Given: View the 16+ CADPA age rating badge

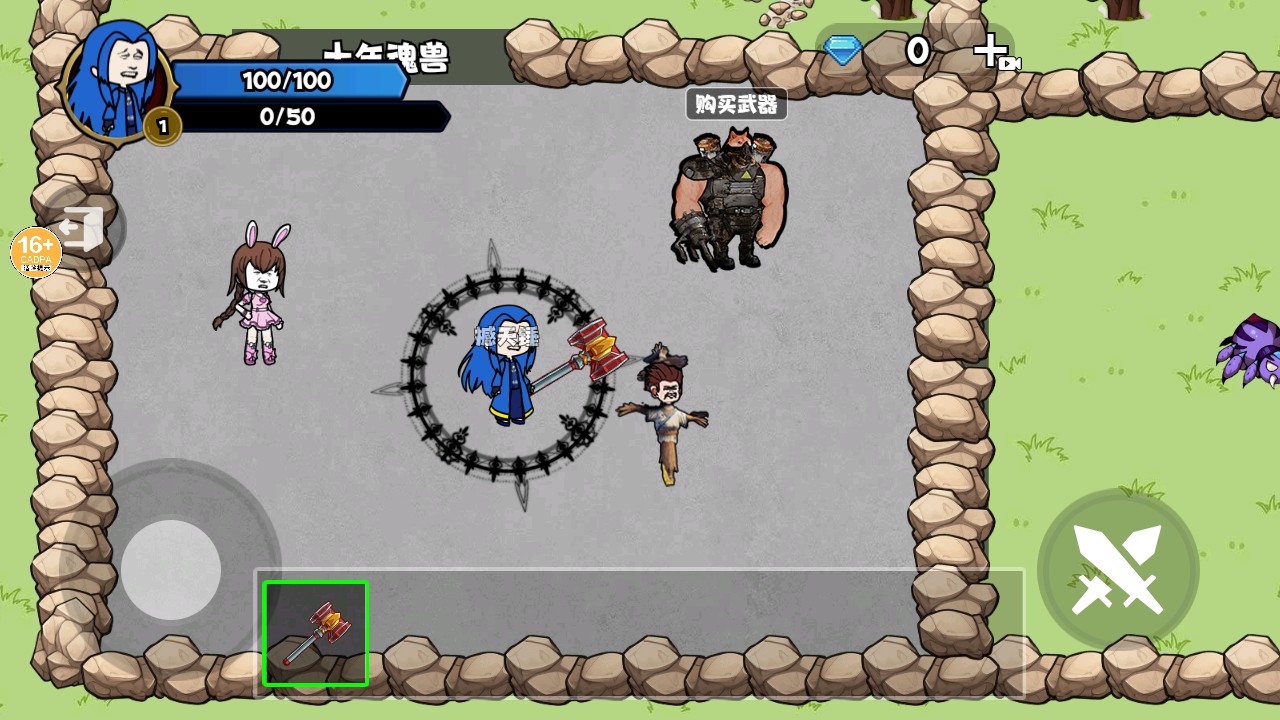Looking at the screenshot, I should click(x=36, y=252).
